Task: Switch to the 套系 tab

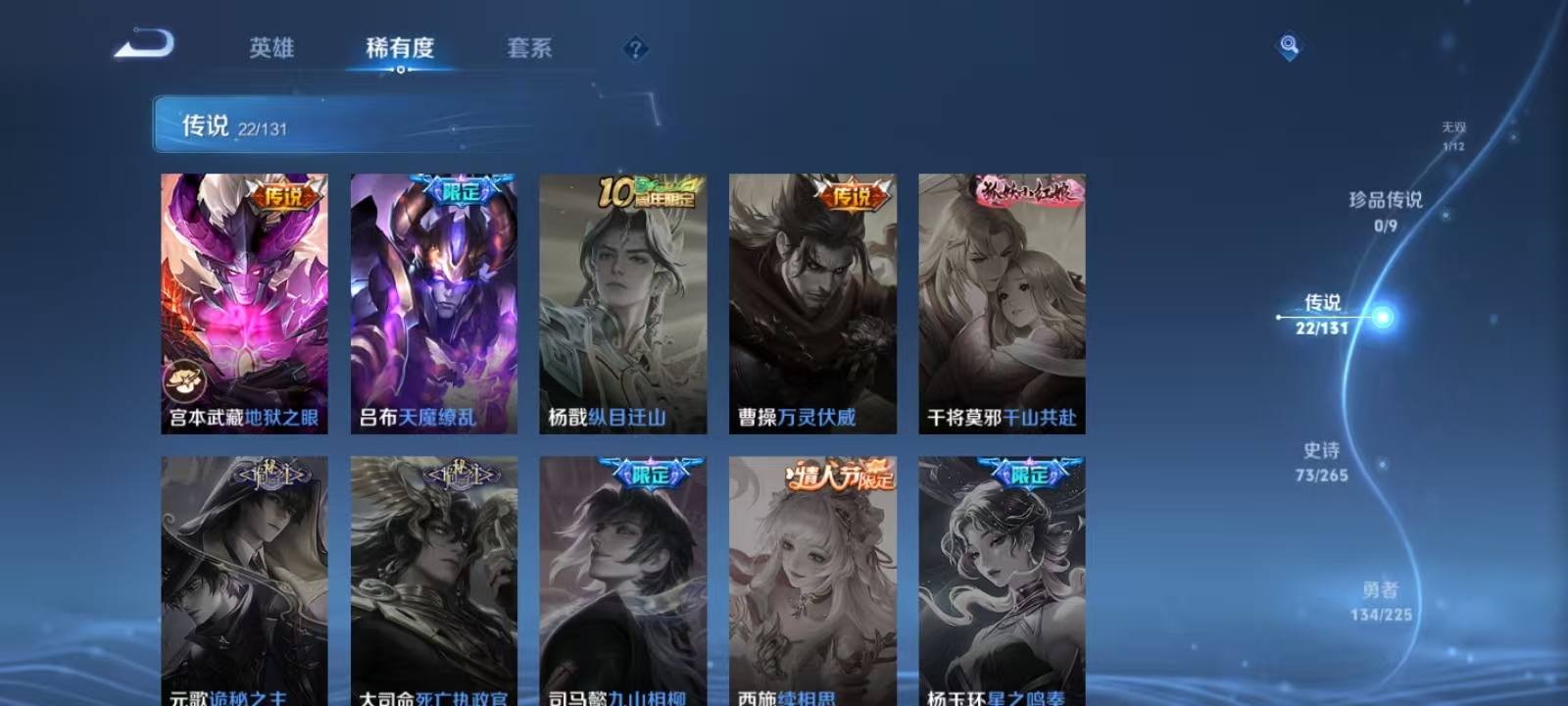Action: point(529,48)
